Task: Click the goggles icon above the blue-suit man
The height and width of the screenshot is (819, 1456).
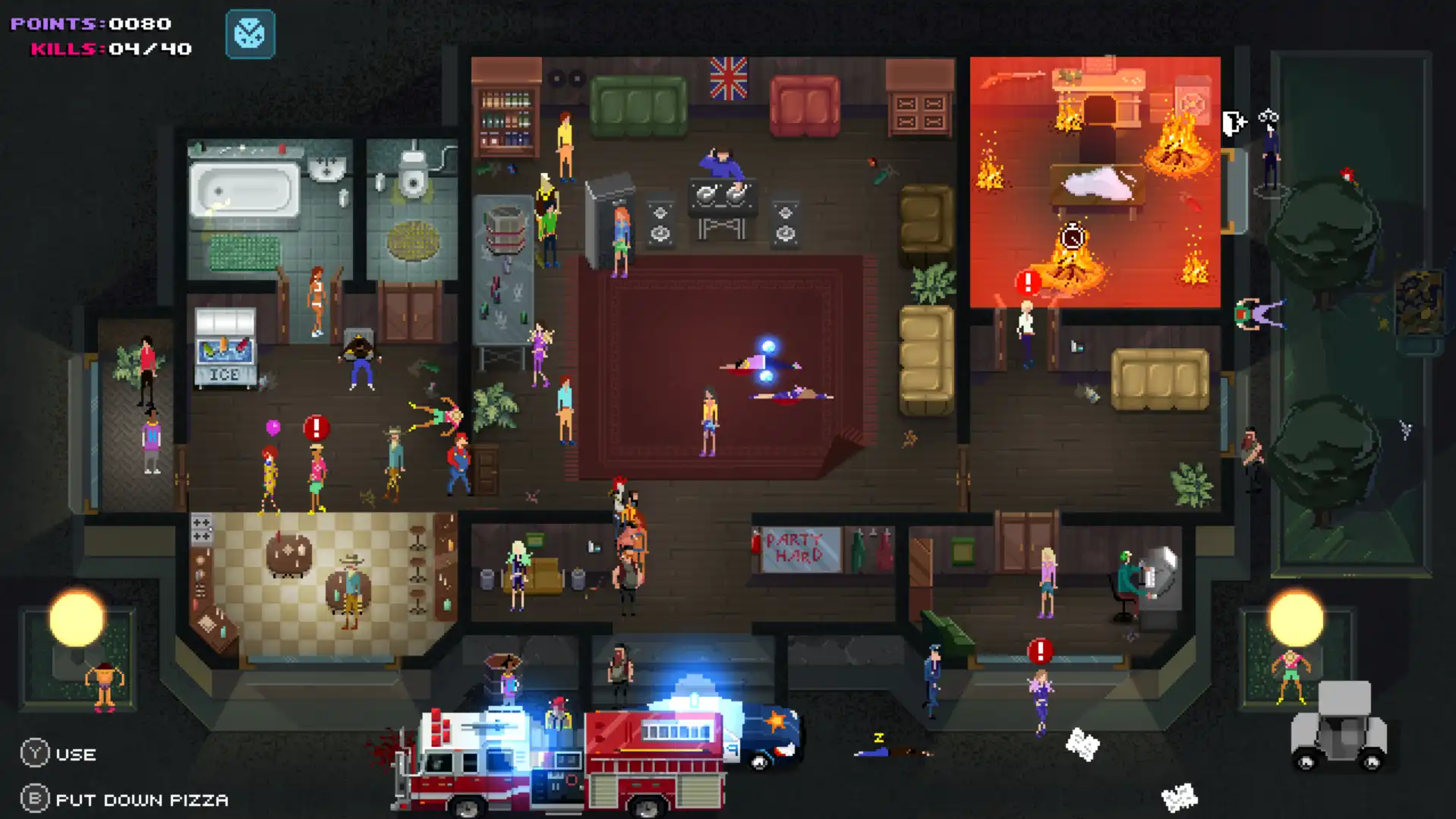Action: point(1268,115)
